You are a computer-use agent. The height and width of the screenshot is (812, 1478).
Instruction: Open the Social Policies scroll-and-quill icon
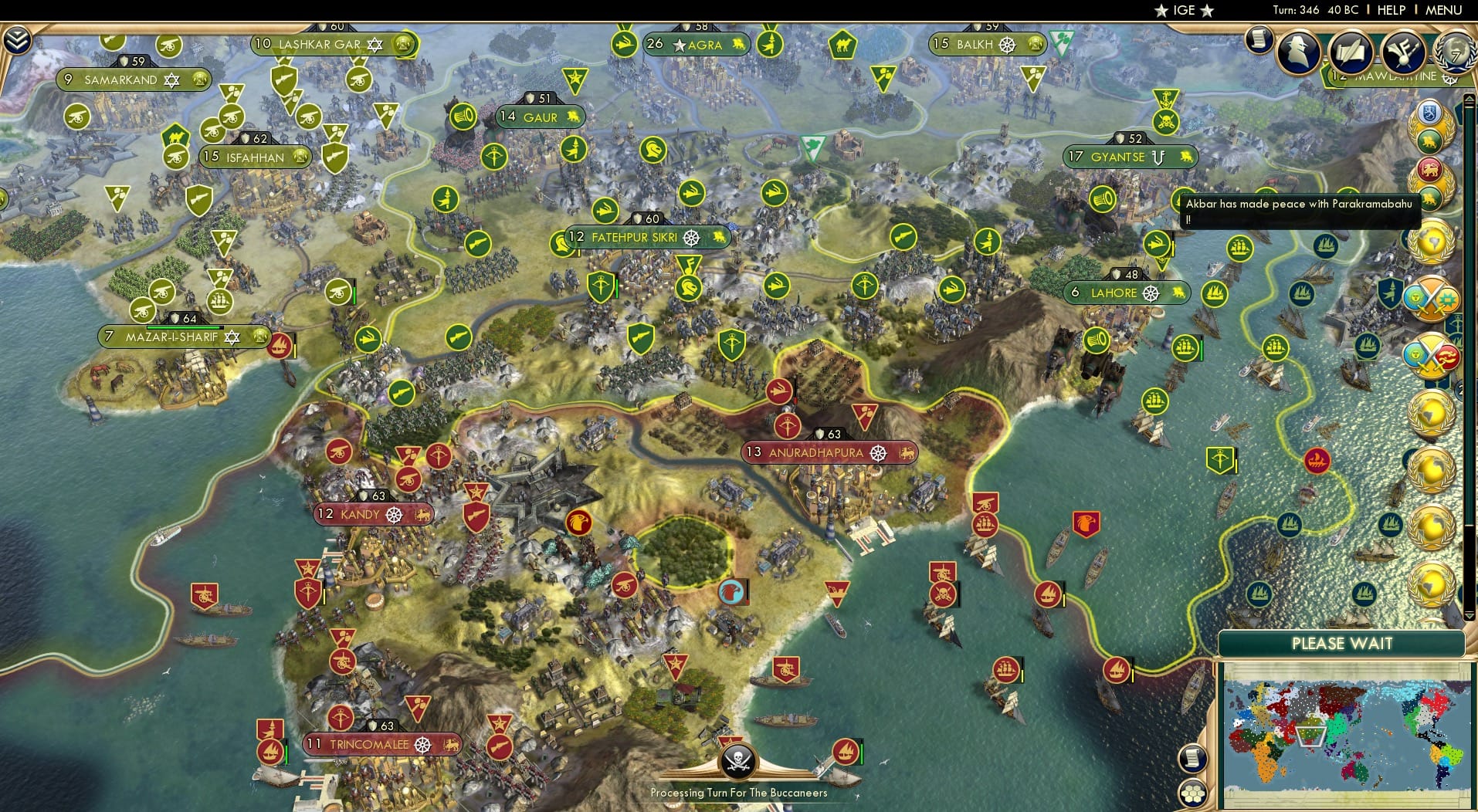tap(1351, 52)
